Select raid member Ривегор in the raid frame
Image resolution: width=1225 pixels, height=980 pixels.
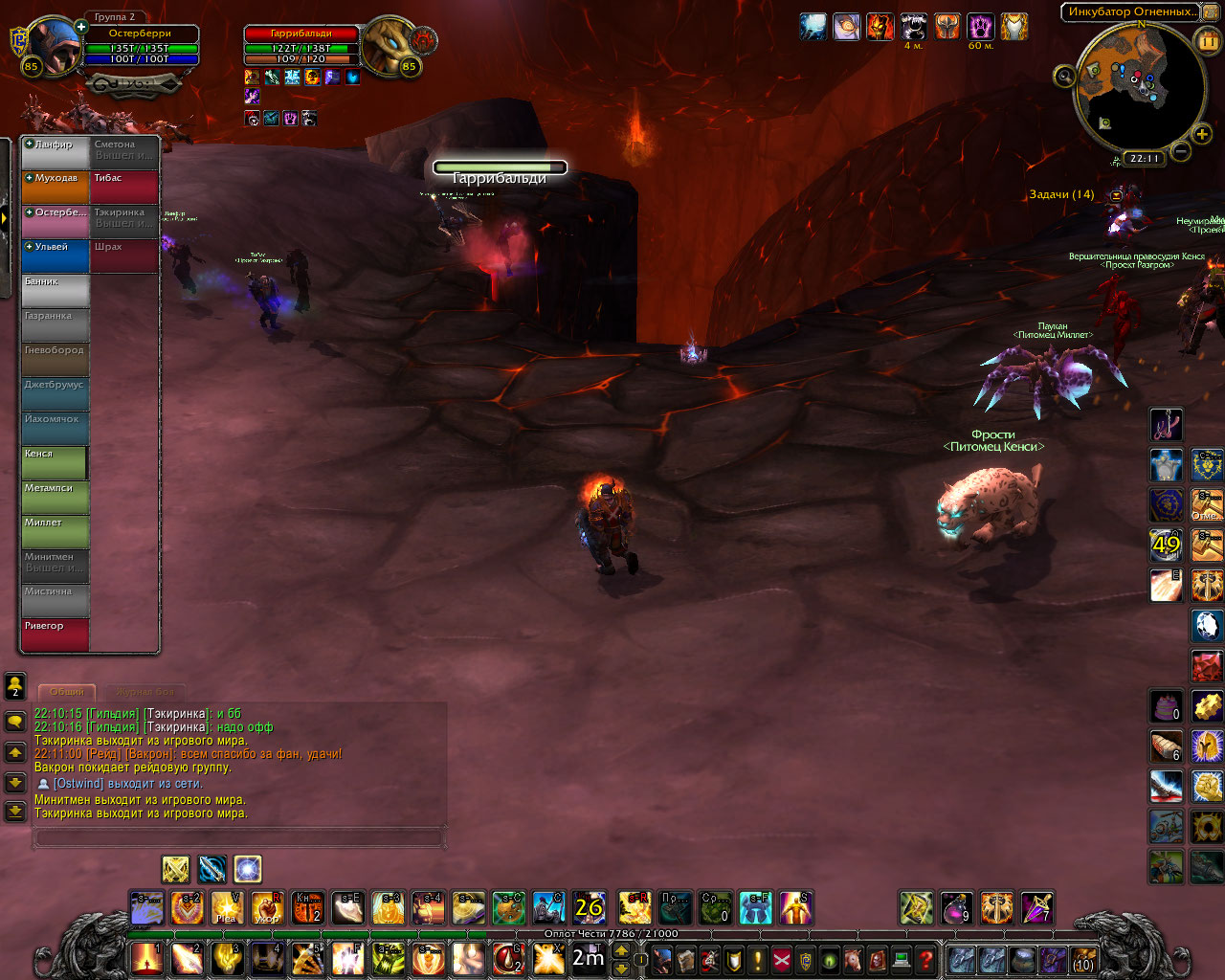point(55,635)
